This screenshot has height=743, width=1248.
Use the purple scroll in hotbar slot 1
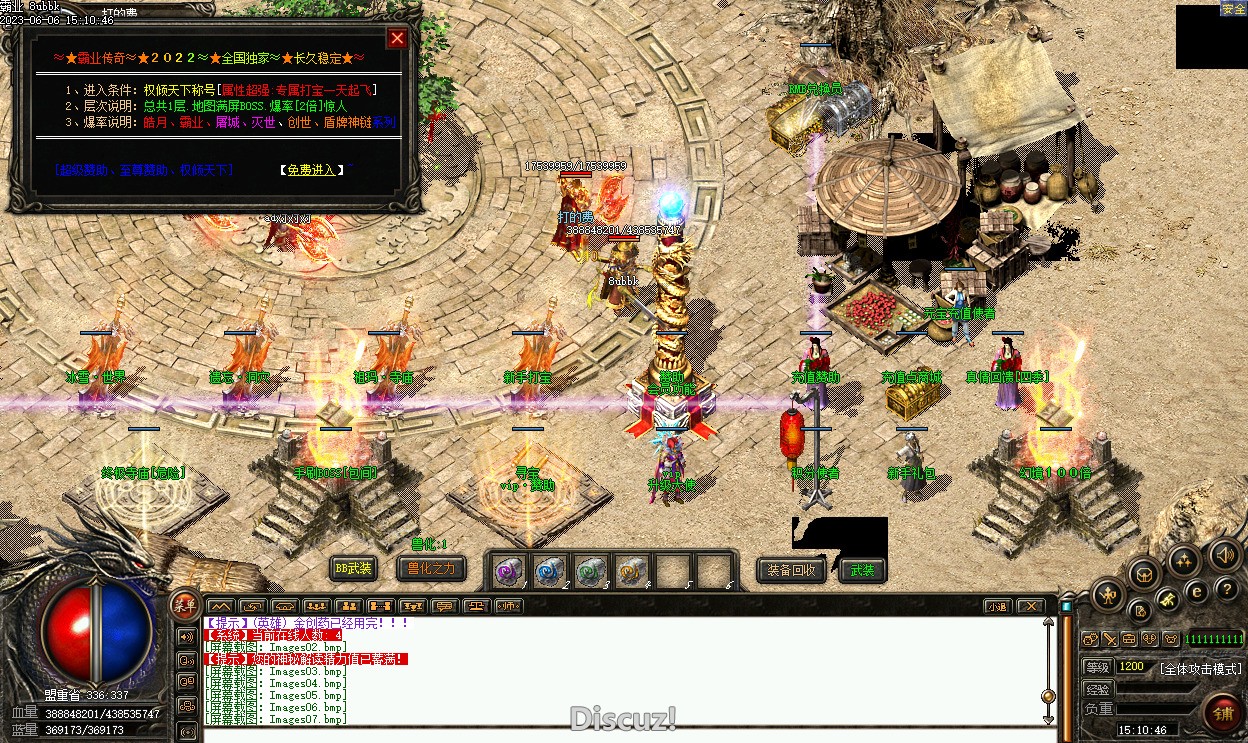(509, 571)
